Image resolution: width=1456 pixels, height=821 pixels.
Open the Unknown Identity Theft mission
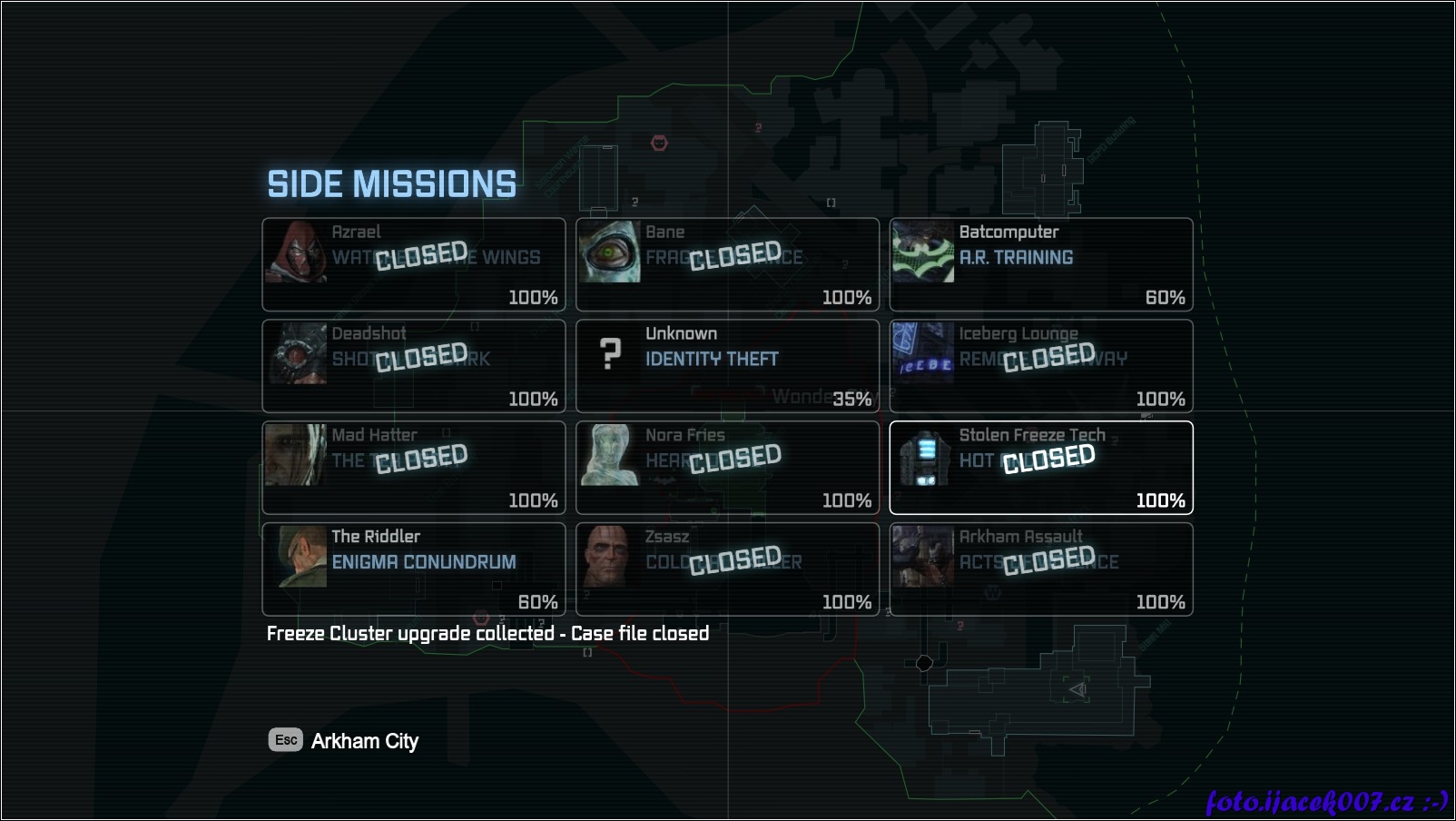coord(727,366)
